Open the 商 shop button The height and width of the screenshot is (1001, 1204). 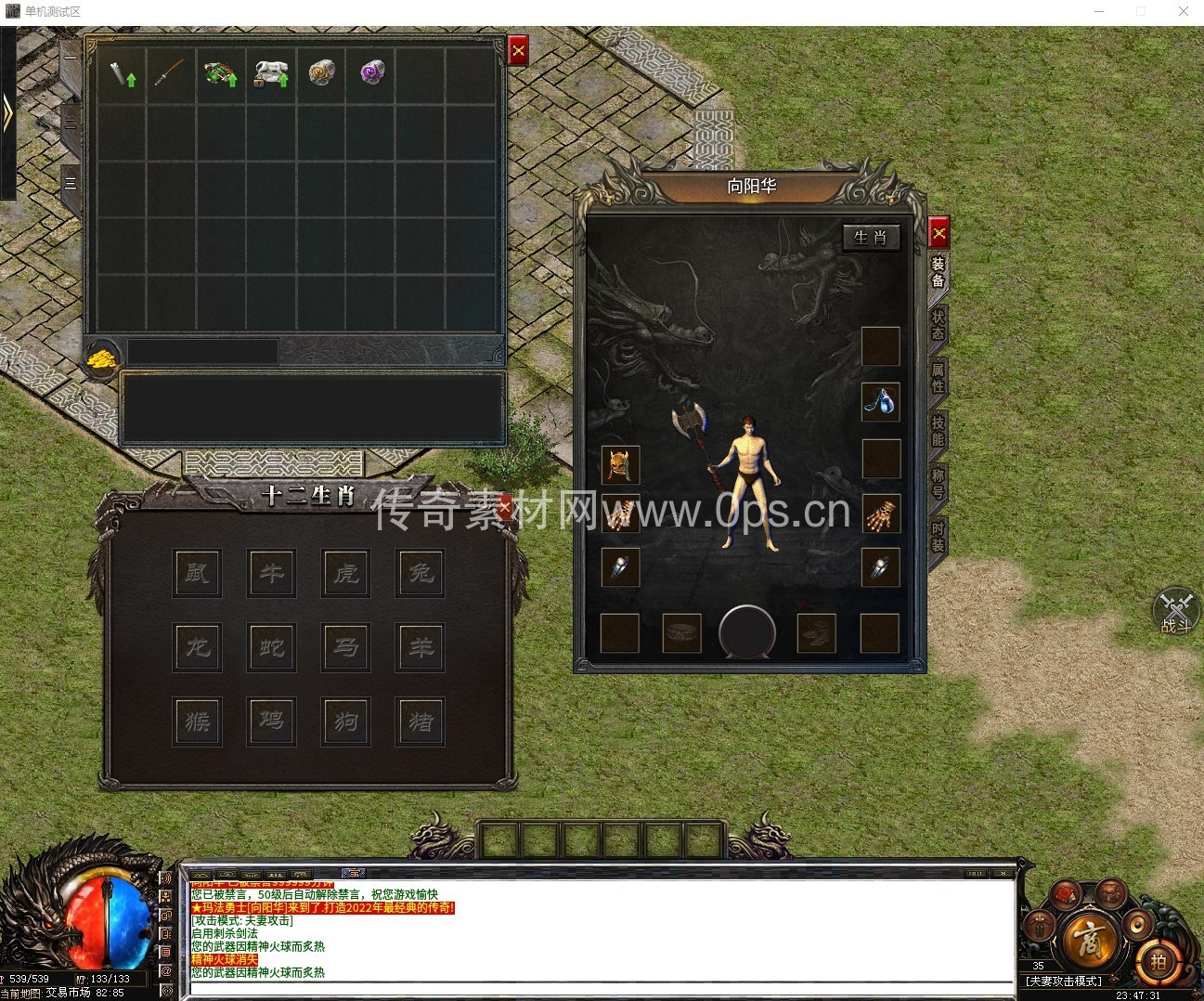tap(1089, 941)
